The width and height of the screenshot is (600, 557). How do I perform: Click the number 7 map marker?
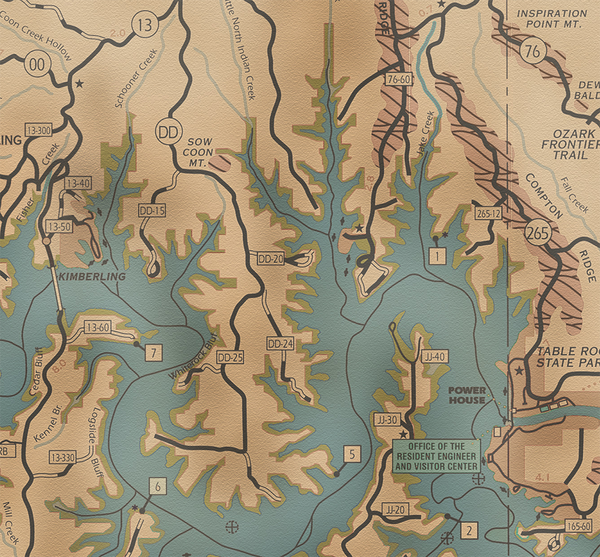(153, 352)
